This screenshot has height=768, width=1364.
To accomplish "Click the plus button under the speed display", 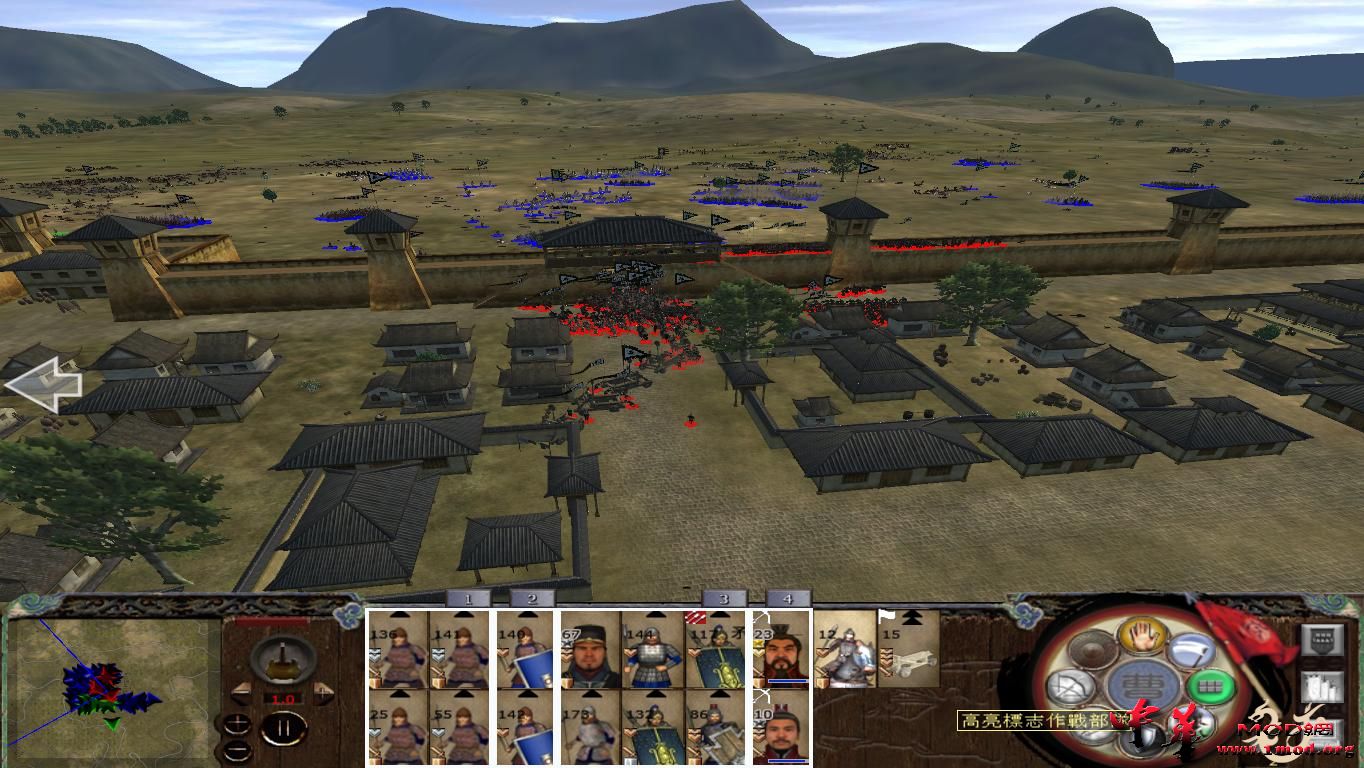I will (x=237, y=724).
